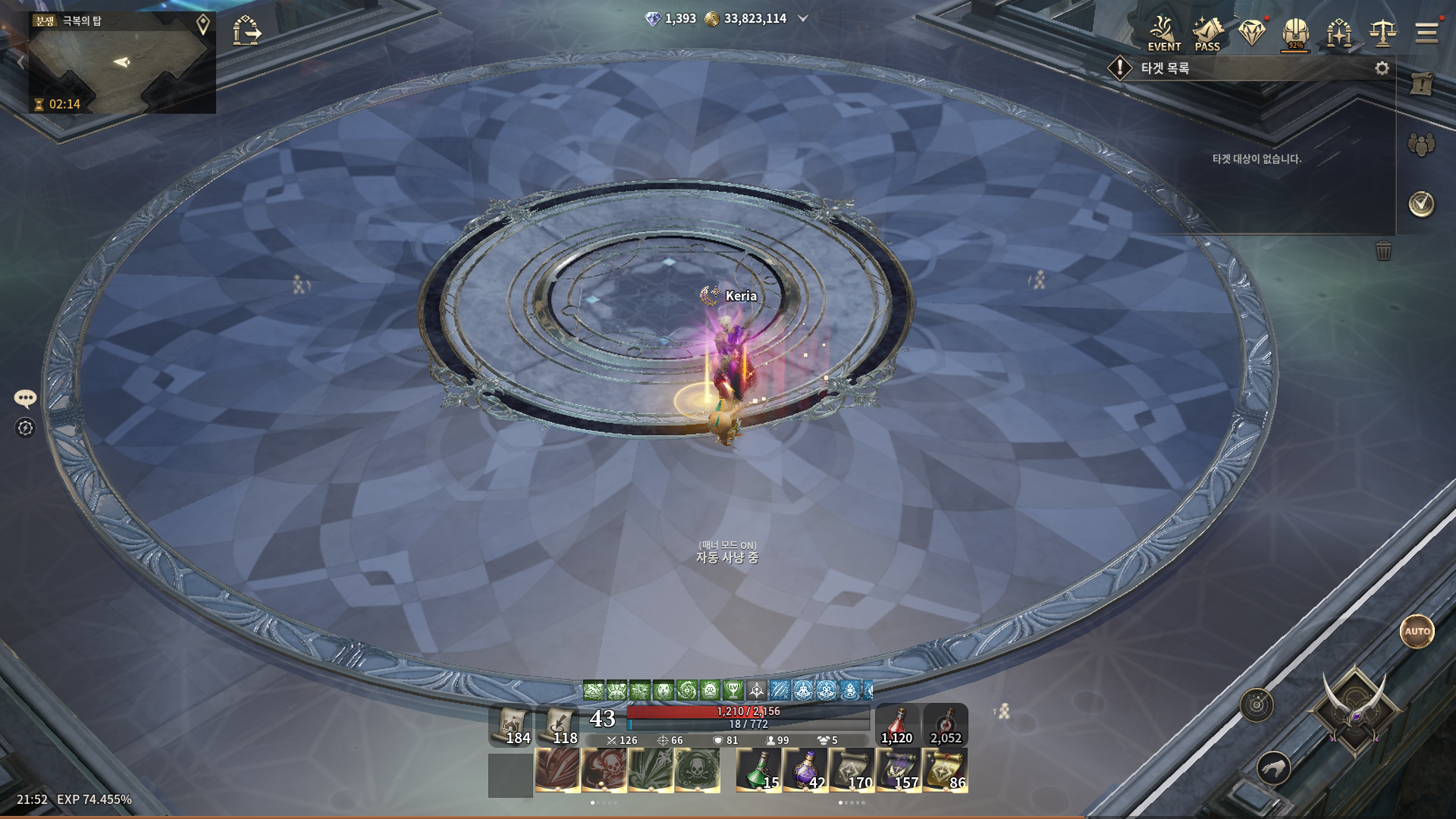Open the party group icon
This screenshot has height=819, width=1456.
coord(1422,144)
